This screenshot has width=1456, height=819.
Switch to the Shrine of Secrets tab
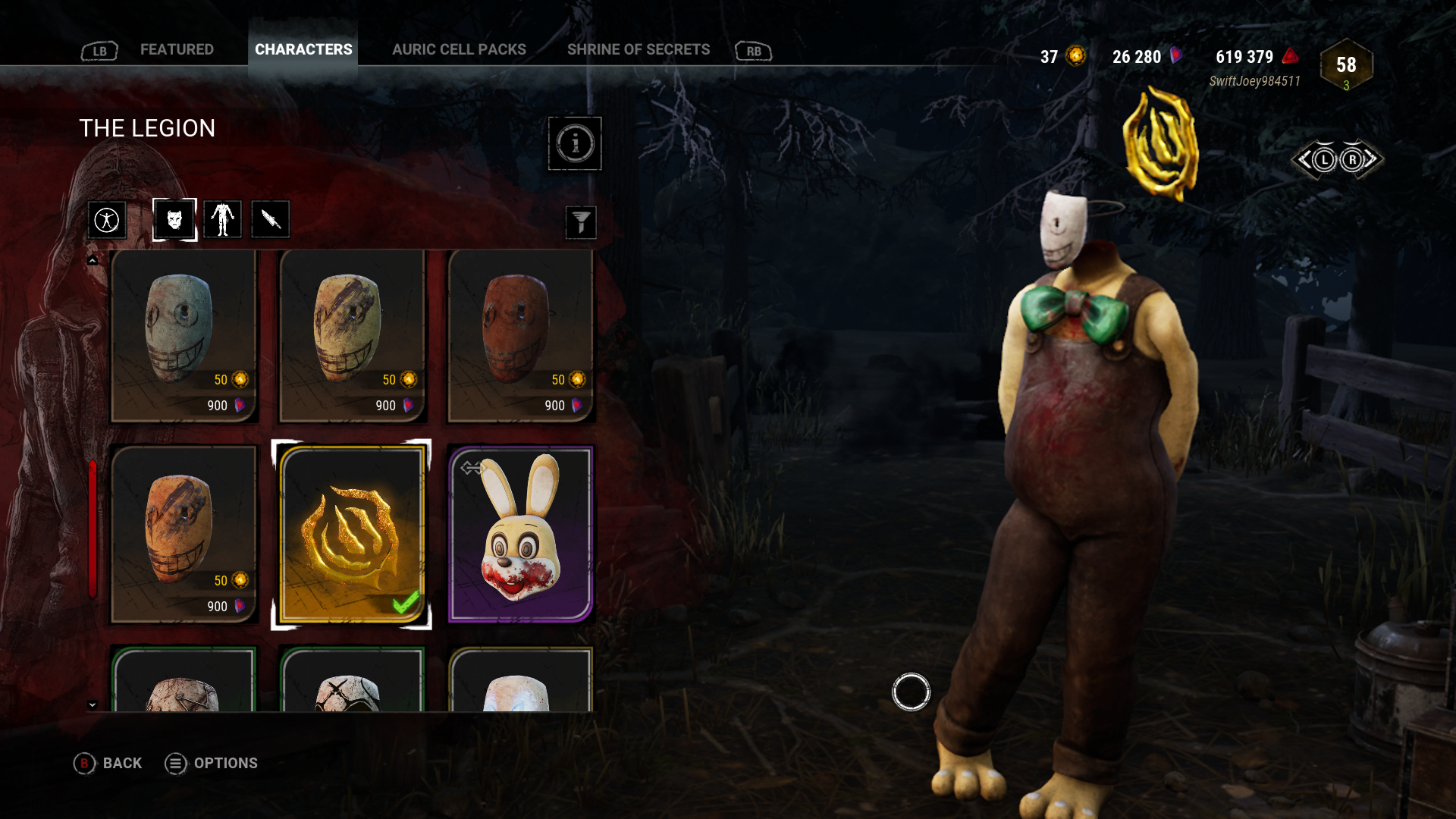639,49
